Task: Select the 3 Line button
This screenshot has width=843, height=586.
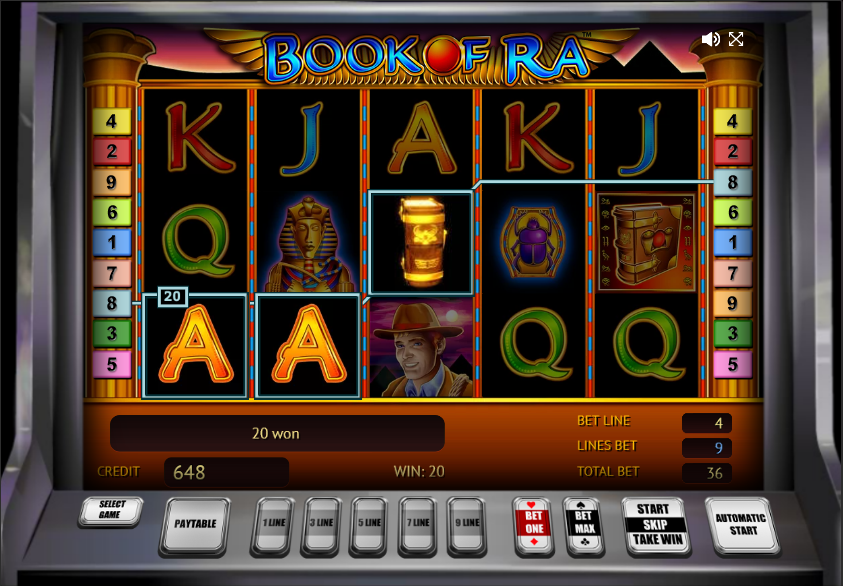Action: pyautogui.click(x=322, y=523)
